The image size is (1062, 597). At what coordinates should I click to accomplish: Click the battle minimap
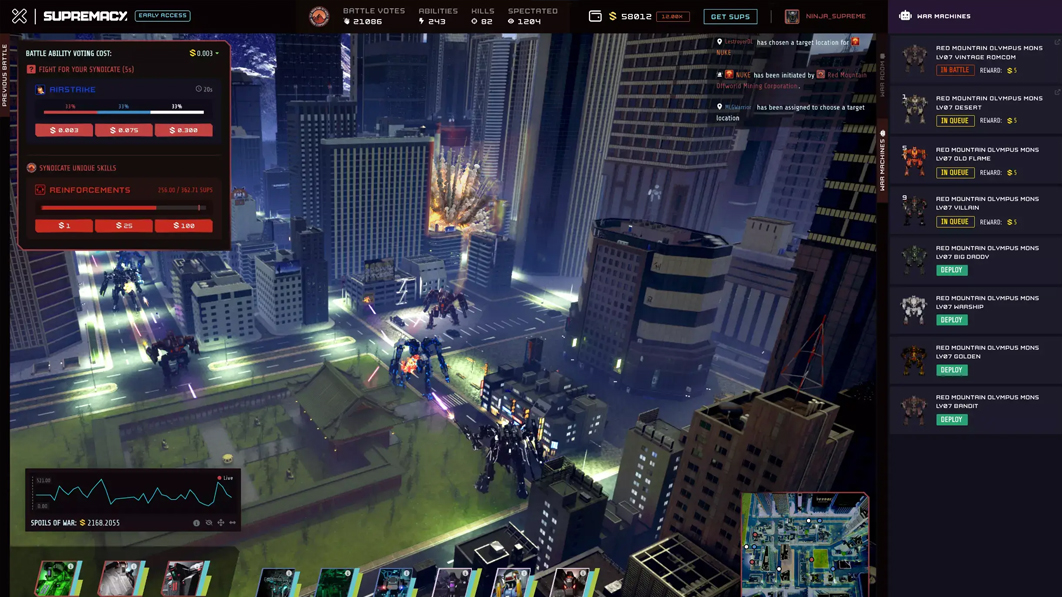[804, 543]
